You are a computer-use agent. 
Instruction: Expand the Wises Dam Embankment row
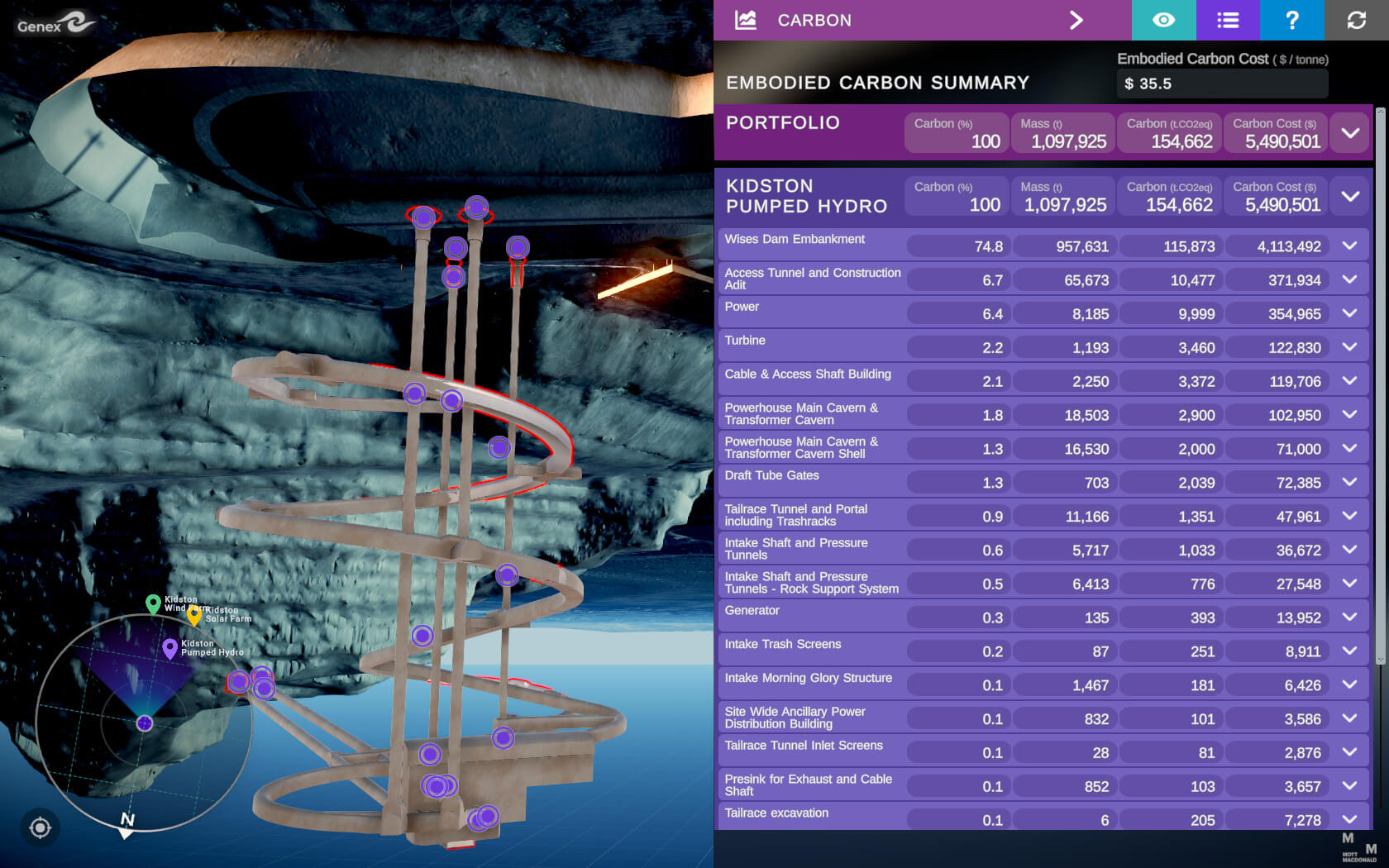click(x=1350, y=246)
